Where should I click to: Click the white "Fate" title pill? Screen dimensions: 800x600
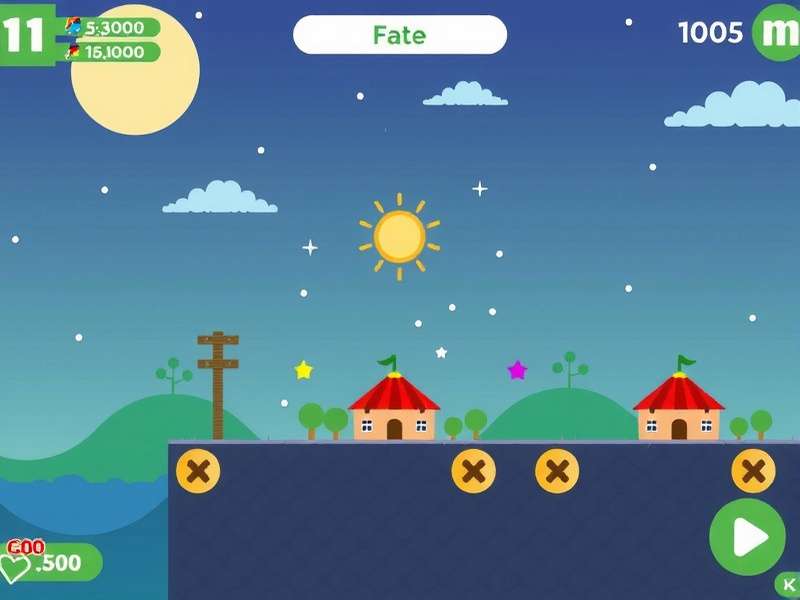point(400,35)
